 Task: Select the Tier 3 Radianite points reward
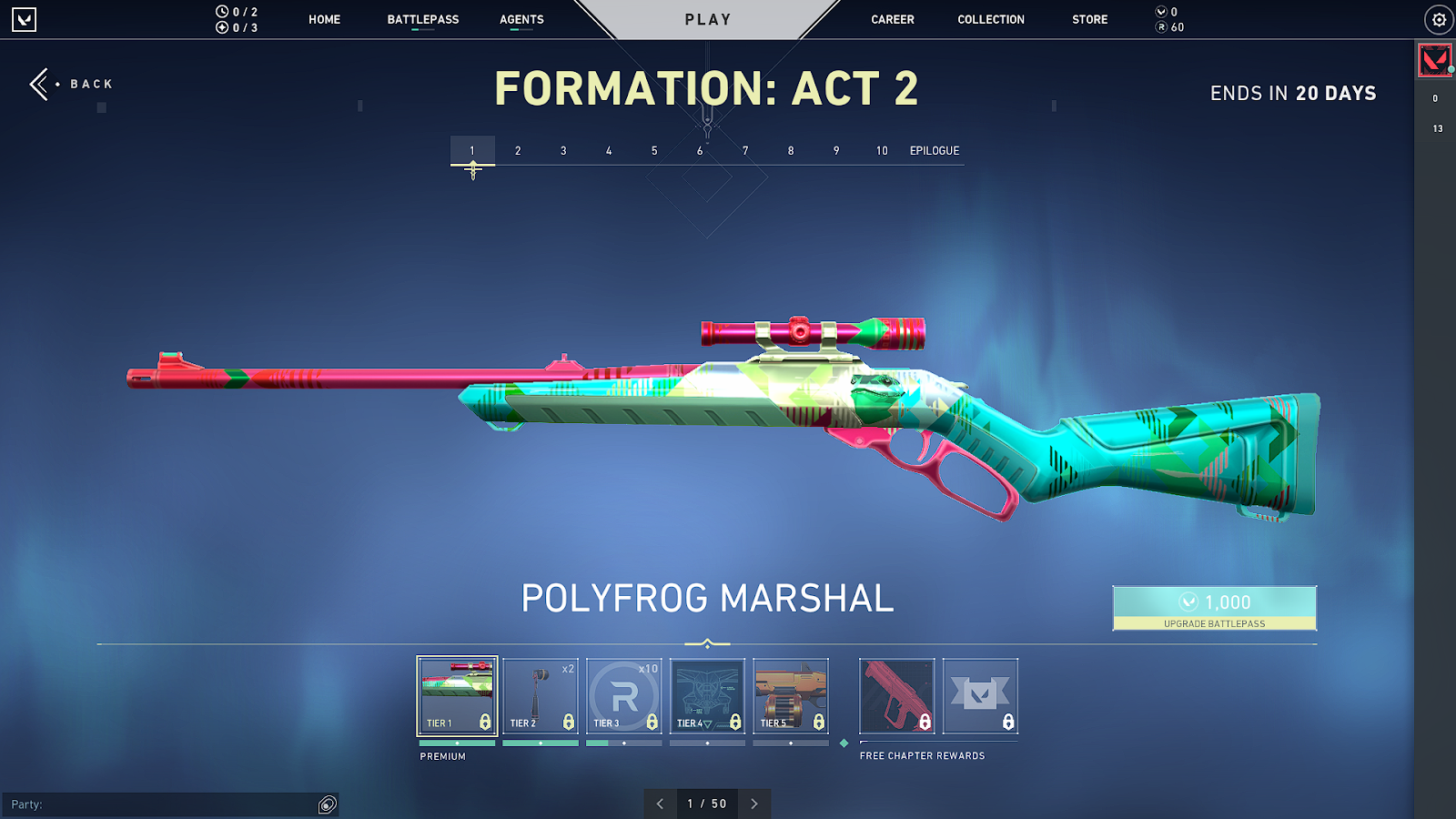(x=624, y=696)
